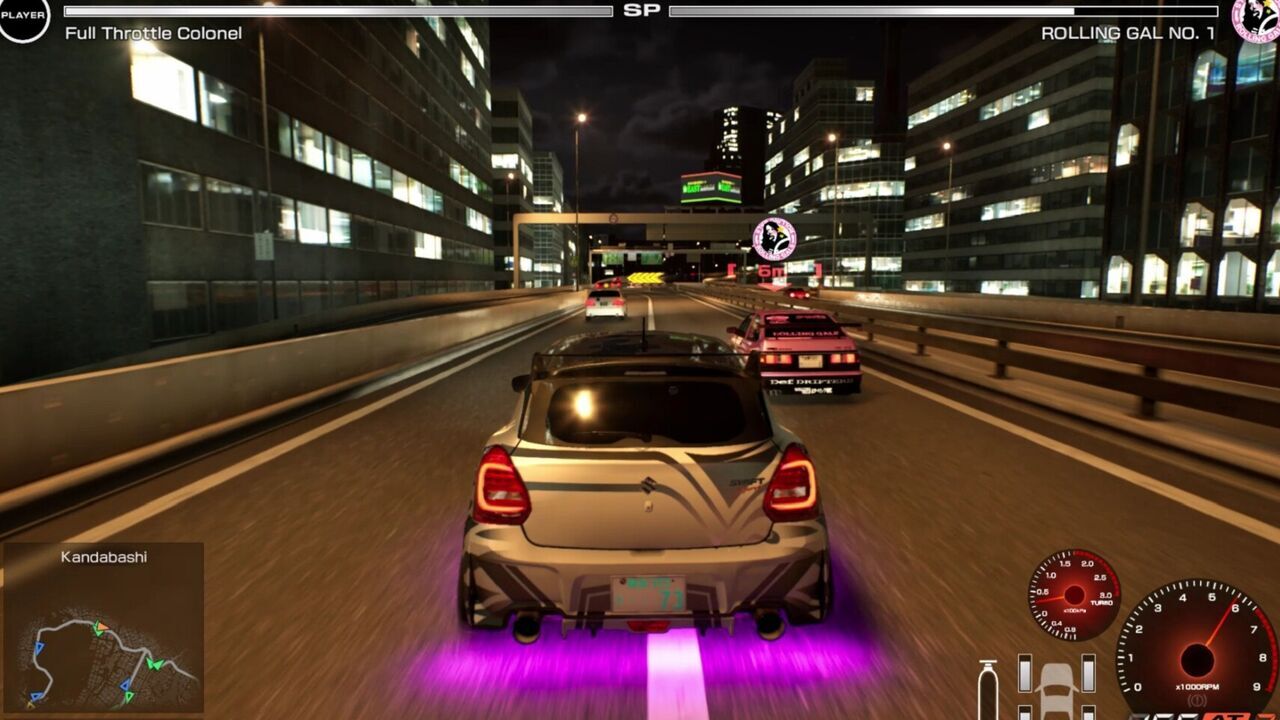The width and height of the screenshot is (1280, 720).
Task: Select the PLAYER badge icon
Action: (x=23, y=17)
